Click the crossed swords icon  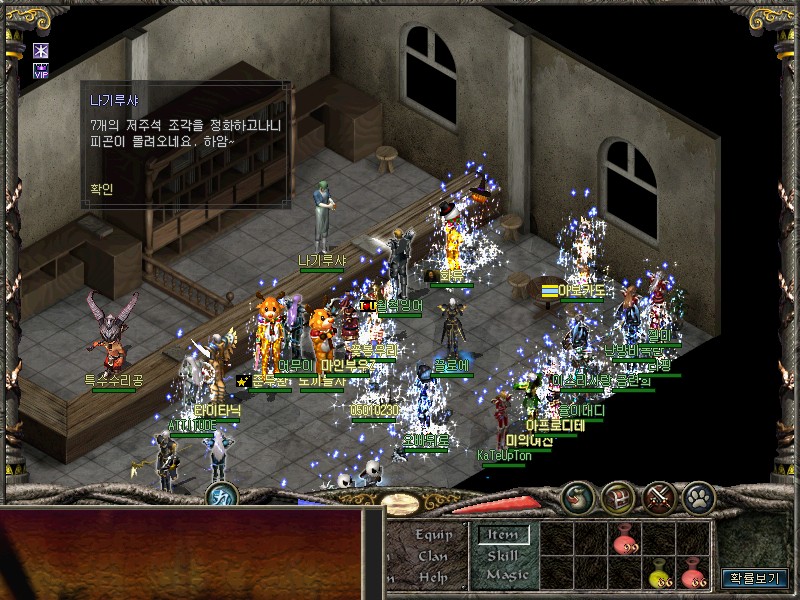659,497
